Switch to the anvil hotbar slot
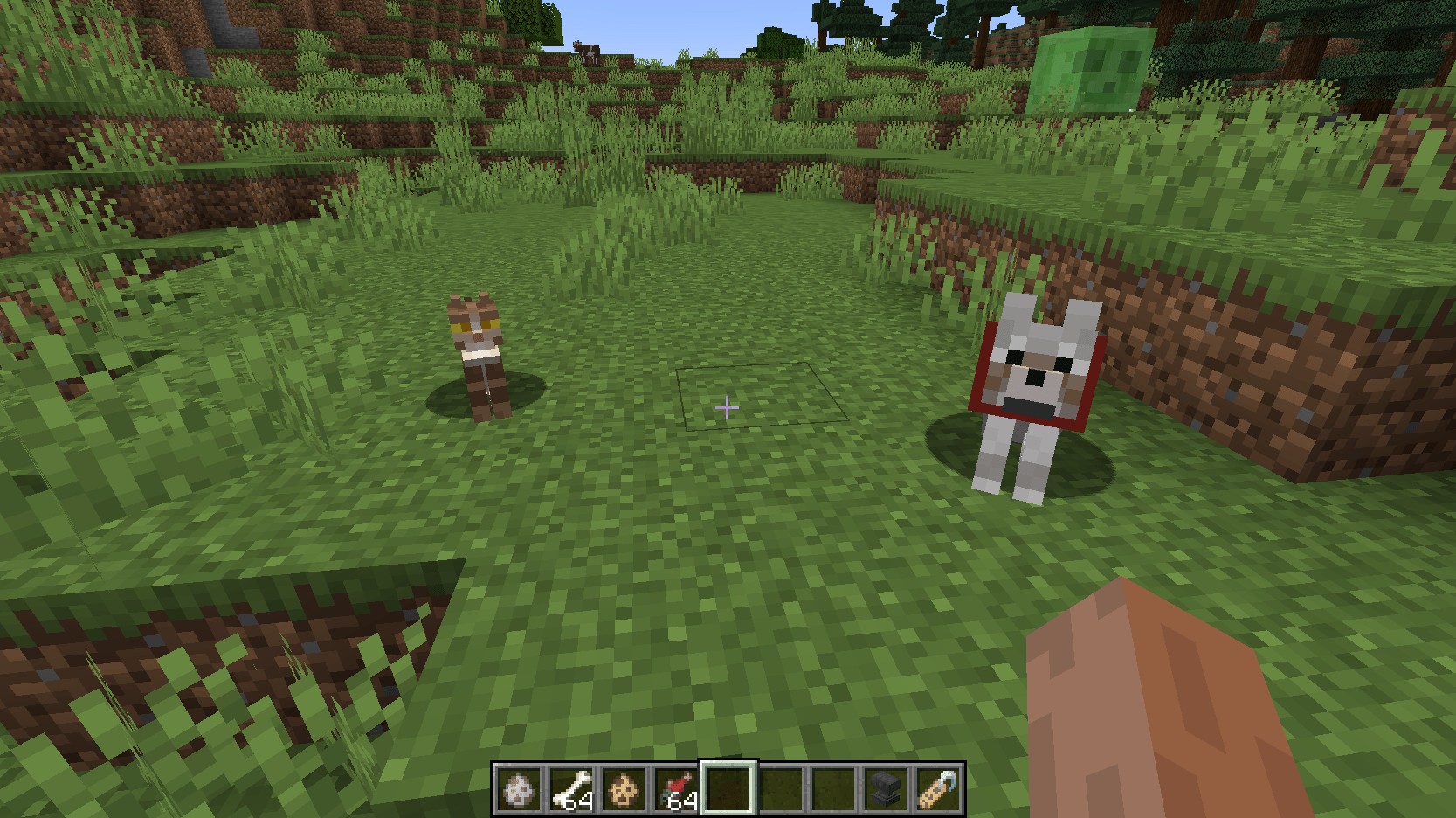The height and width of the screenshot is (818, 1456). 887,789
